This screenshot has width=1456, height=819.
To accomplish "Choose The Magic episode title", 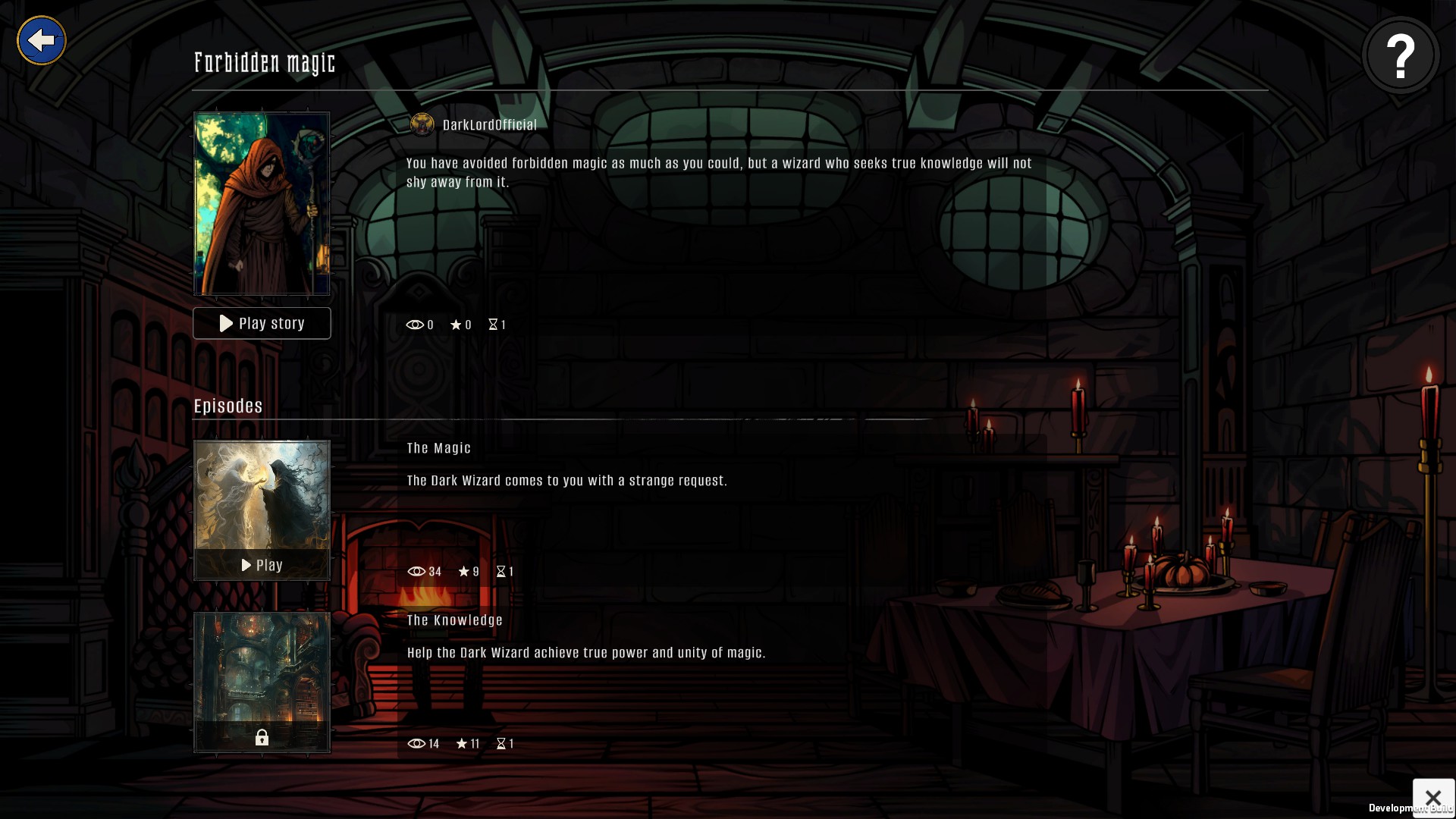I will click(438, 448).
